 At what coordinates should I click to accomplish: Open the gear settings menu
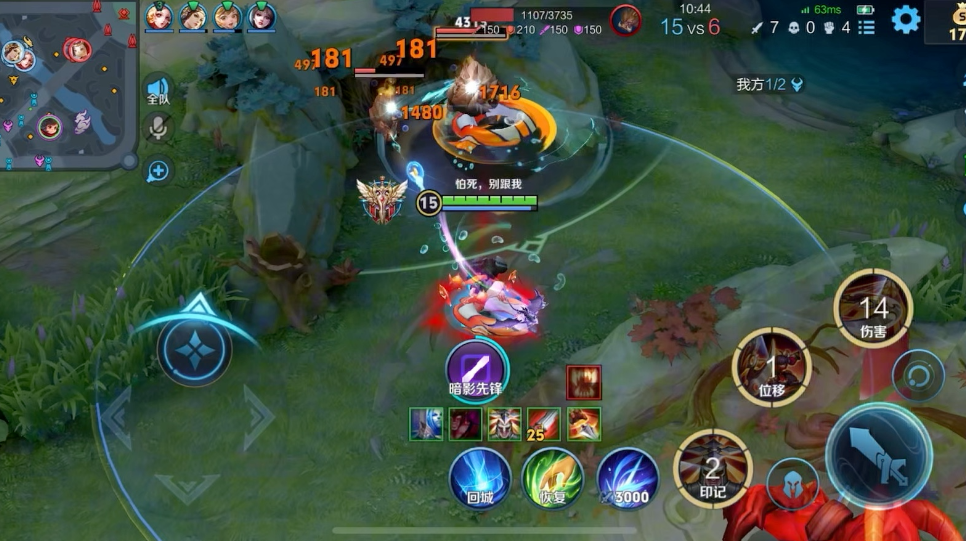pyautogui.click(x=906, y=20)
